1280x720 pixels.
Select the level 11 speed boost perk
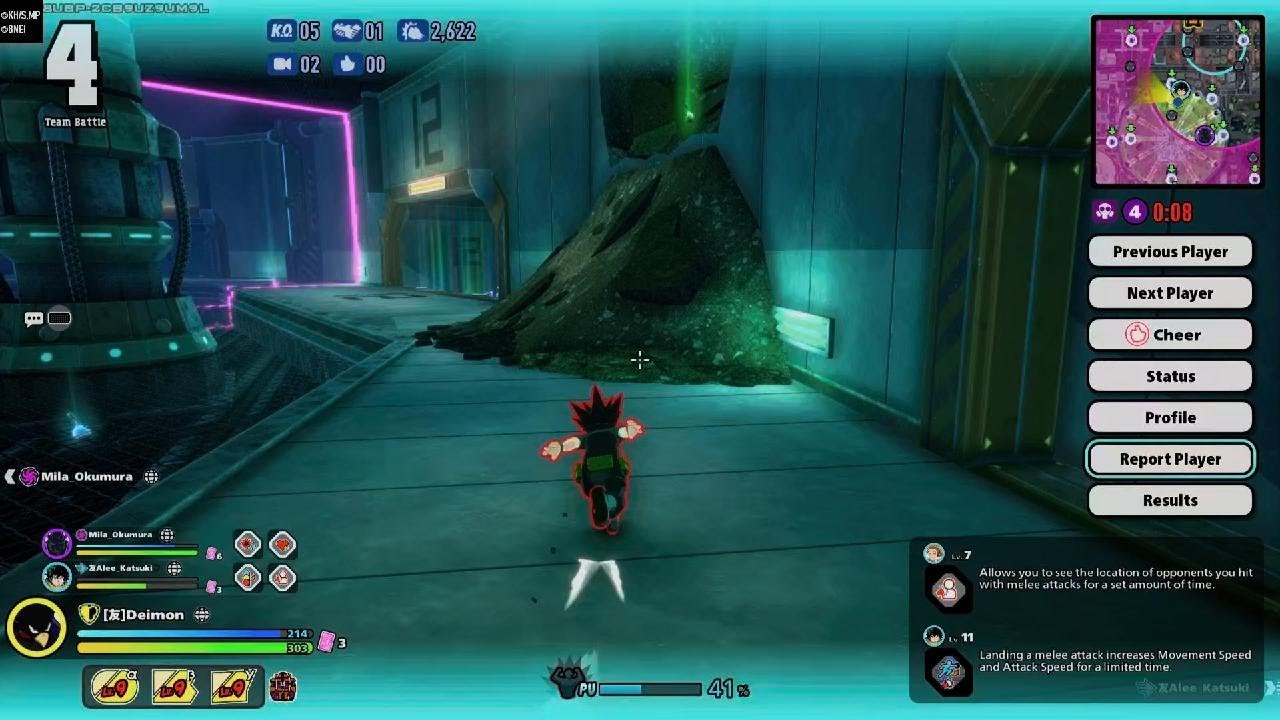coord(947,671)
